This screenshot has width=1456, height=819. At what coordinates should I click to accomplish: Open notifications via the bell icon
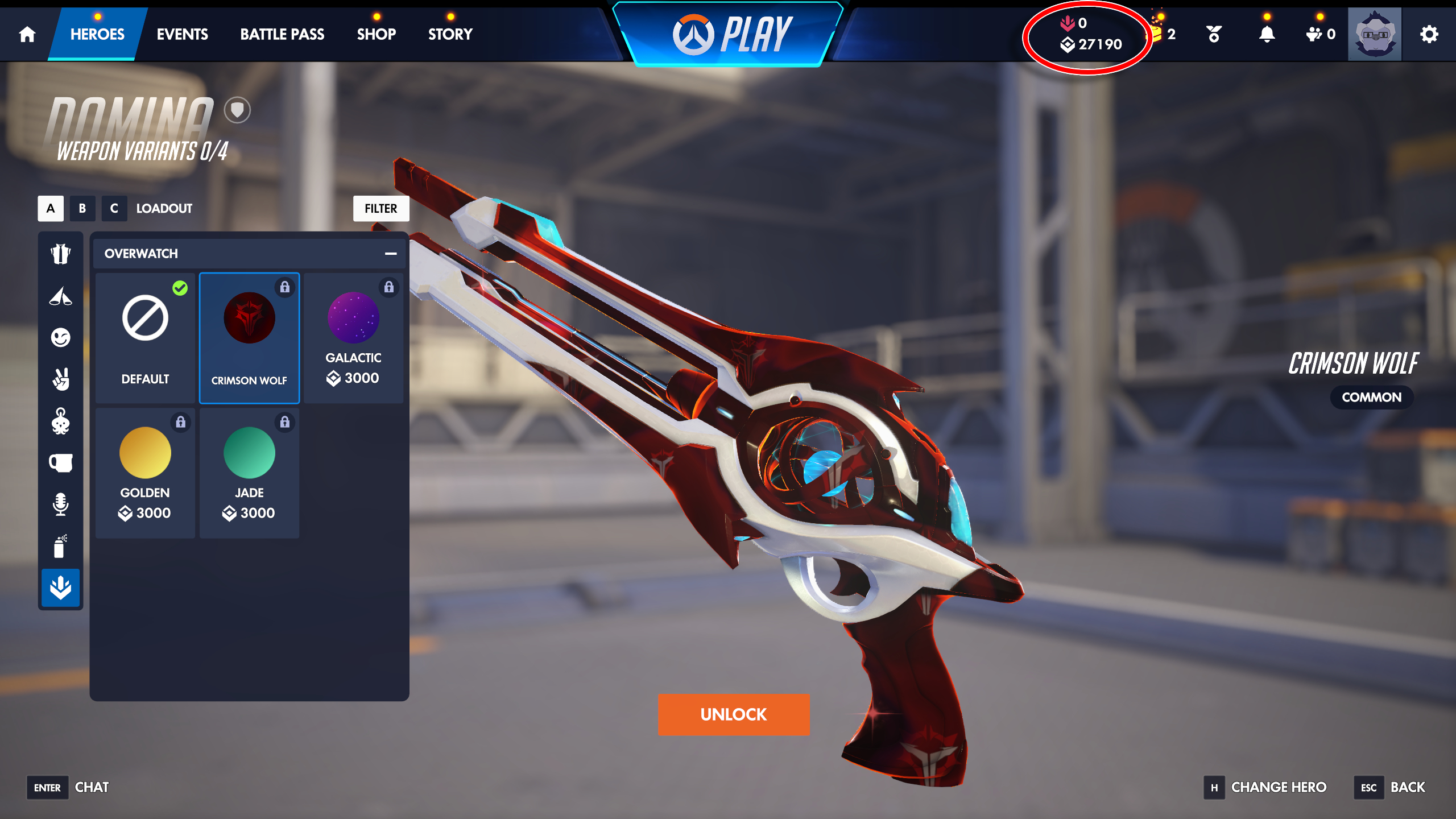(1265, 34)
